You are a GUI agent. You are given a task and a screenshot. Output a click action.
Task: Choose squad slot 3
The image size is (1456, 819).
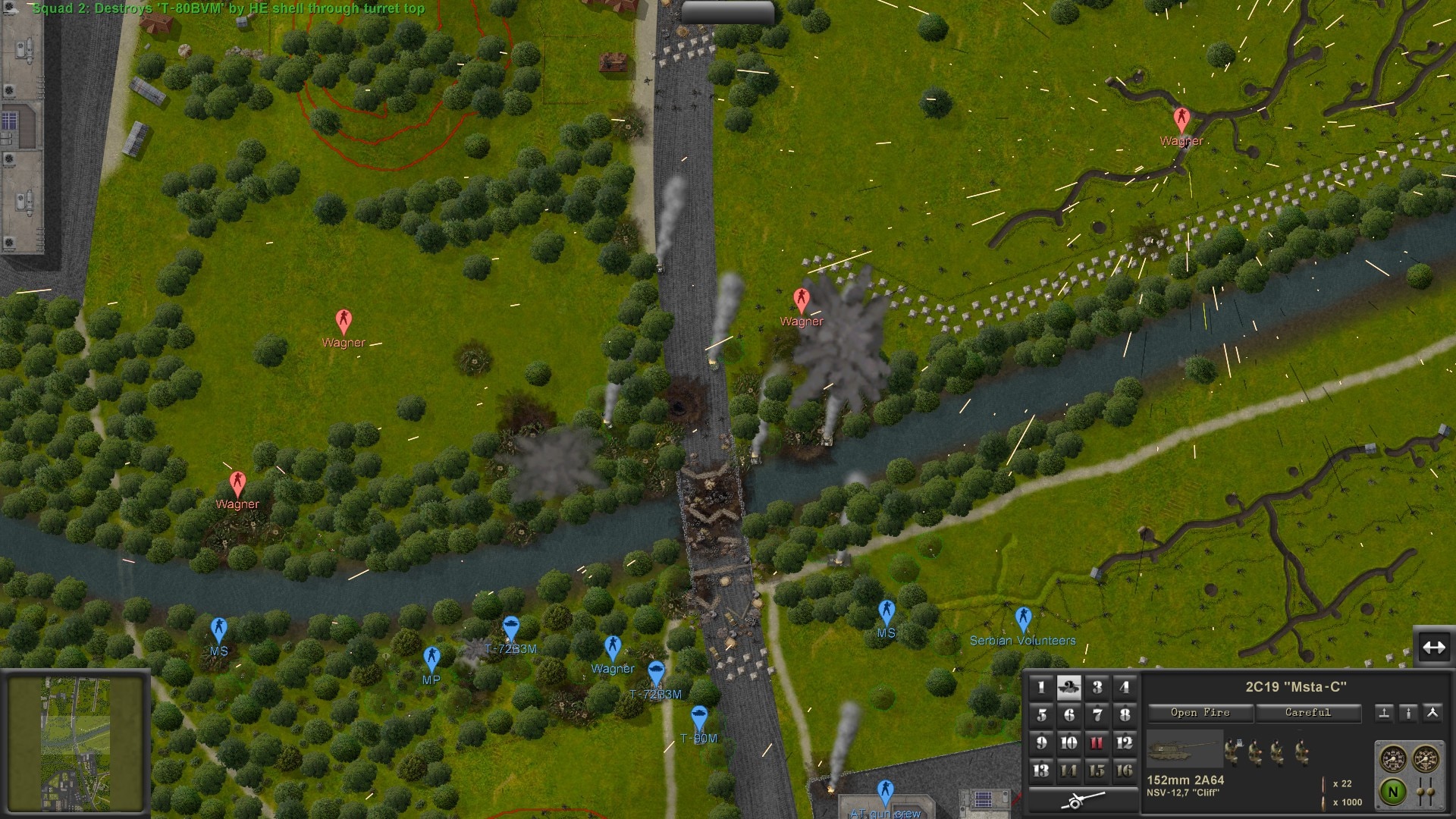click(1097, 688)
